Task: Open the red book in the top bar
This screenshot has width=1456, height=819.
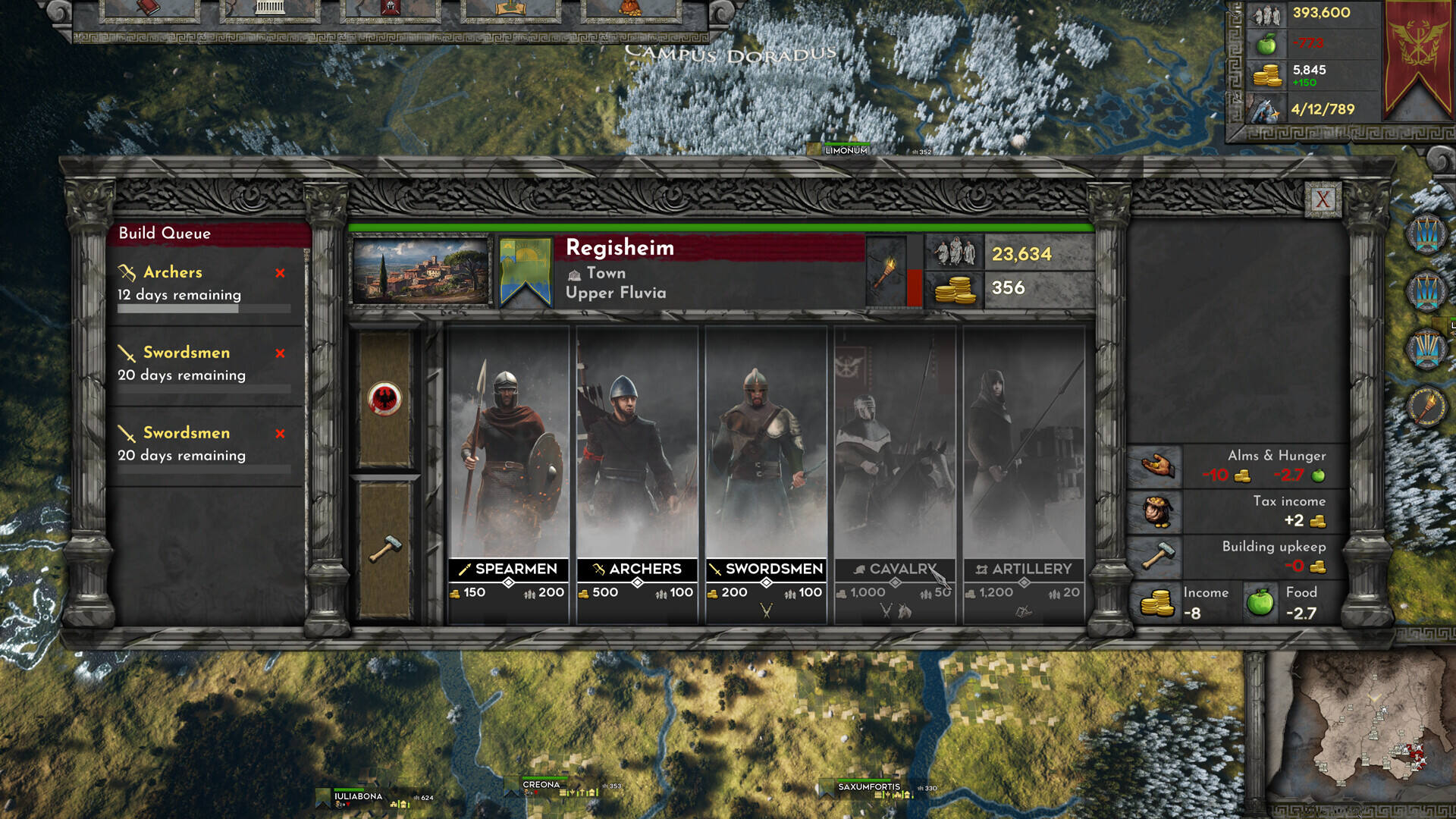Action: point(149,8)
